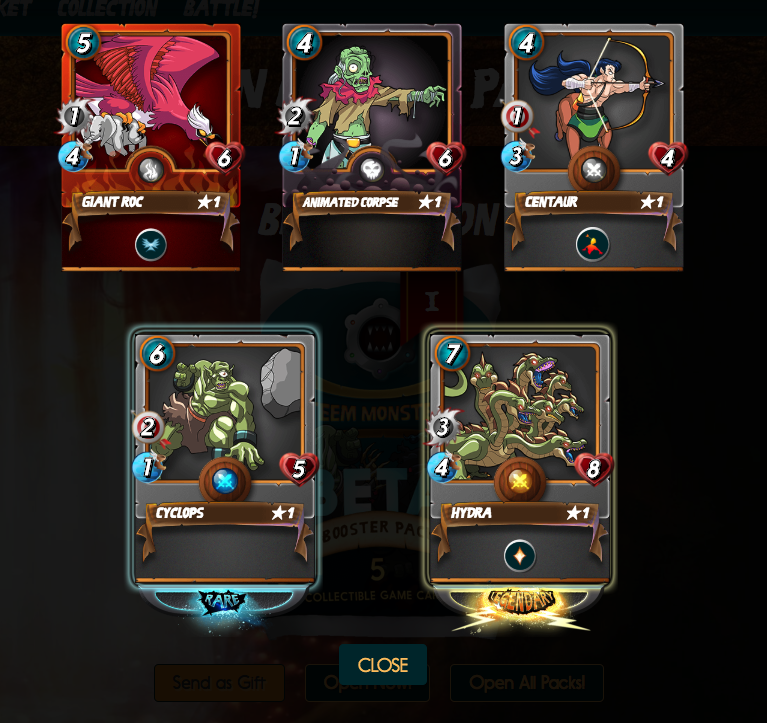Click the dimmed Open All Packs! button

pos(527,683)
